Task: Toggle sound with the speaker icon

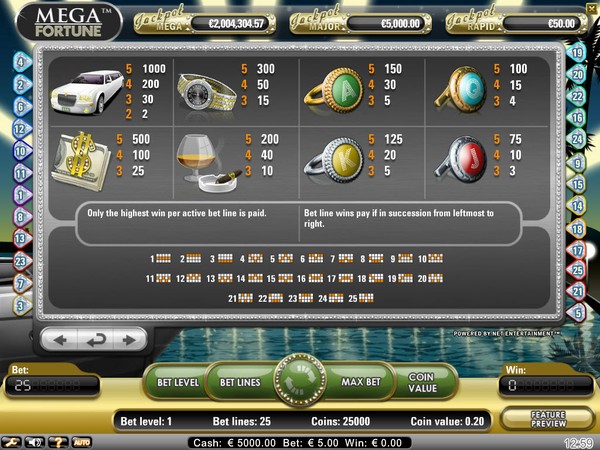Action: tap(36, 441)
